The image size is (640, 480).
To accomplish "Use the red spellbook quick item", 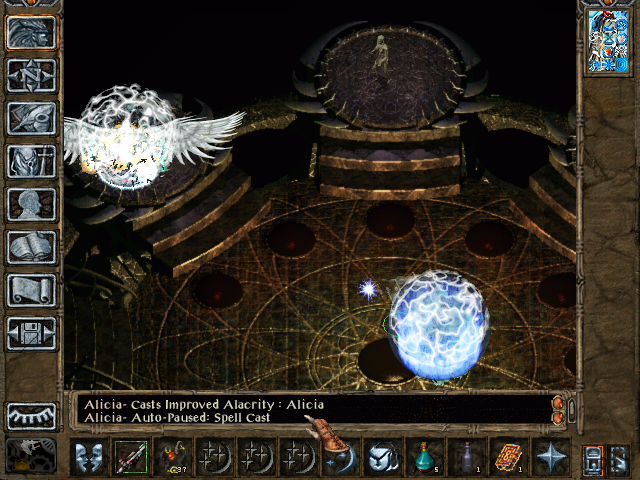I will pos(509,457).
